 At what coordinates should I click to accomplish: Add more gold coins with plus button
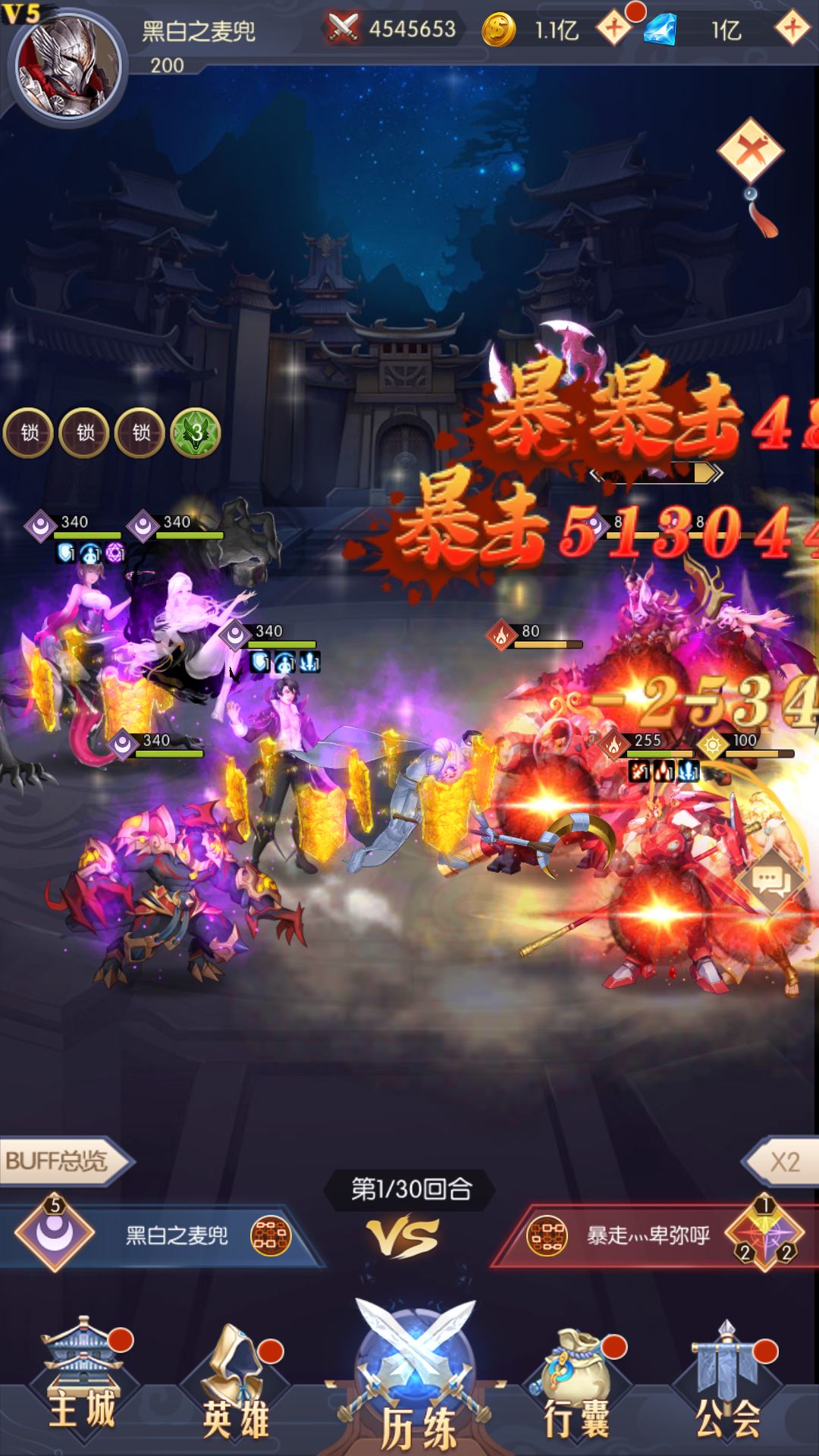coord(614,29)
